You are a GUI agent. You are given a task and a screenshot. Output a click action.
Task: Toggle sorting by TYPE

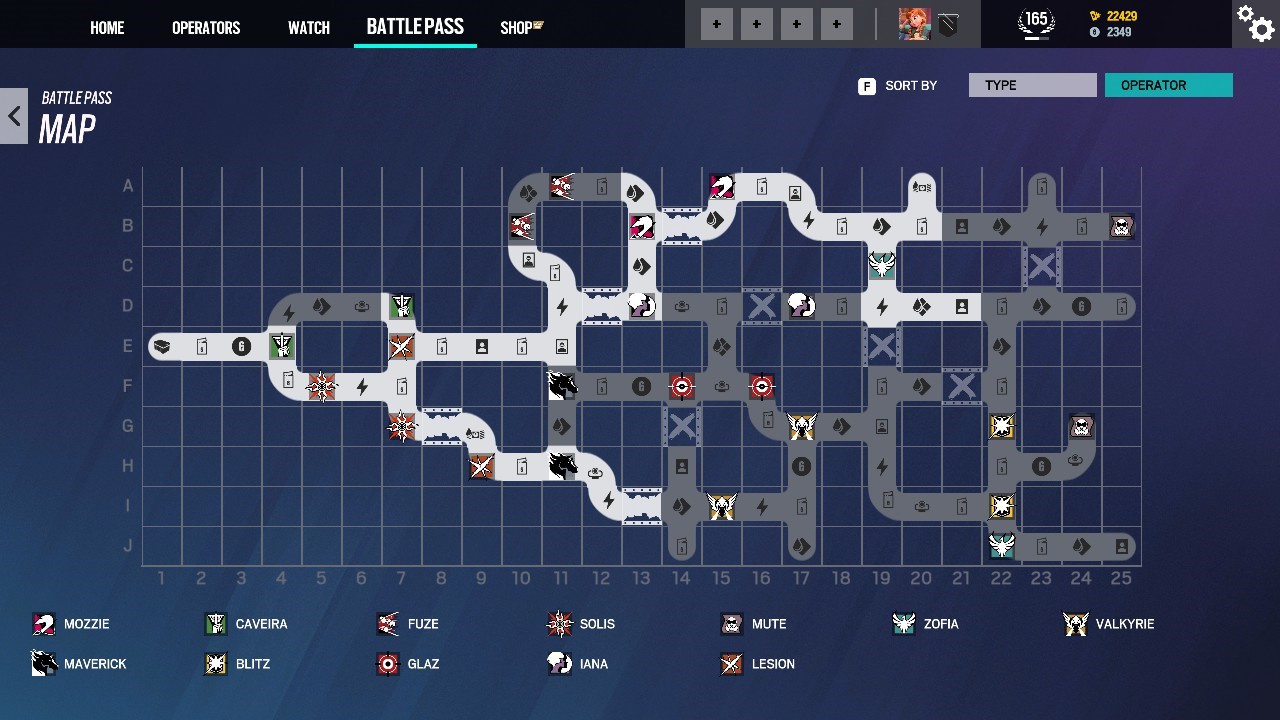pos(1032,85)
